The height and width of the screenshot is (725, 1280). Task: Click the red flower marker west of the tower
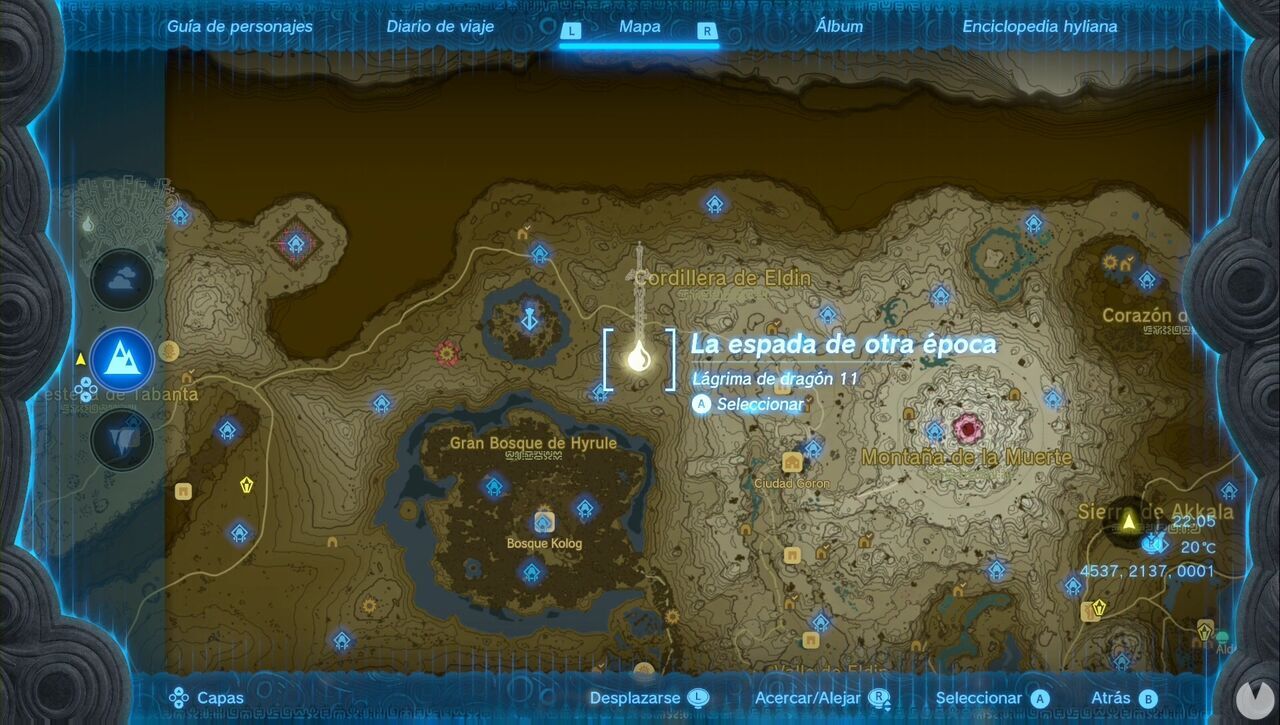tap(445, 352)
